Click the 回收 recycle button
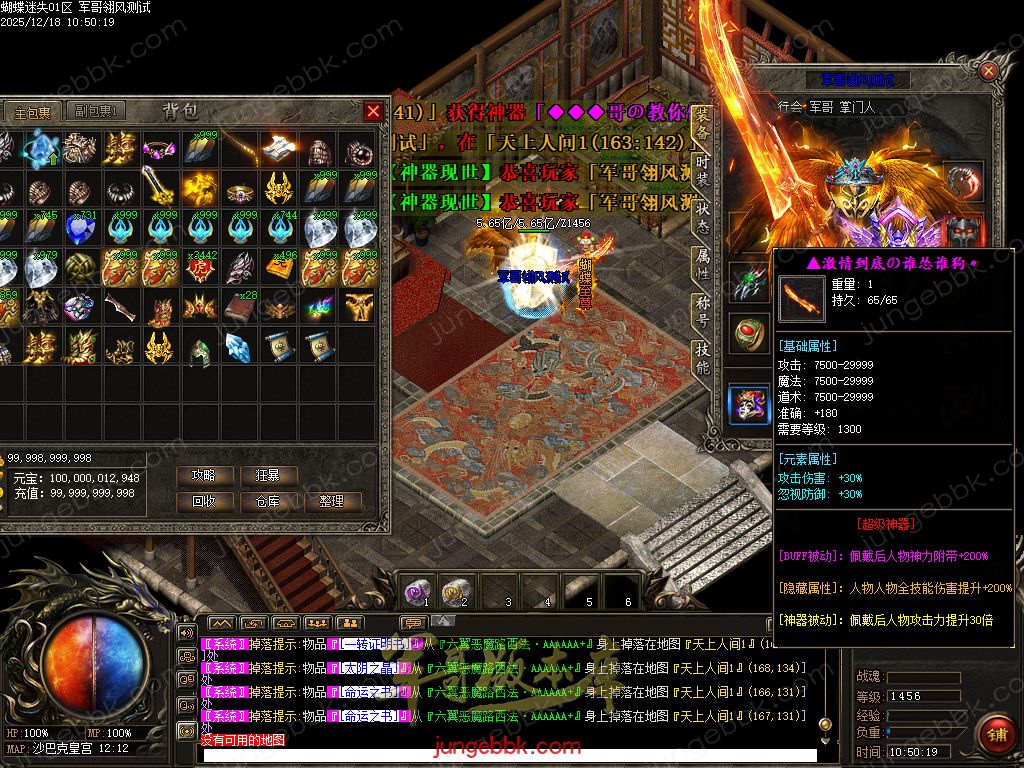 tap(203, 501)
